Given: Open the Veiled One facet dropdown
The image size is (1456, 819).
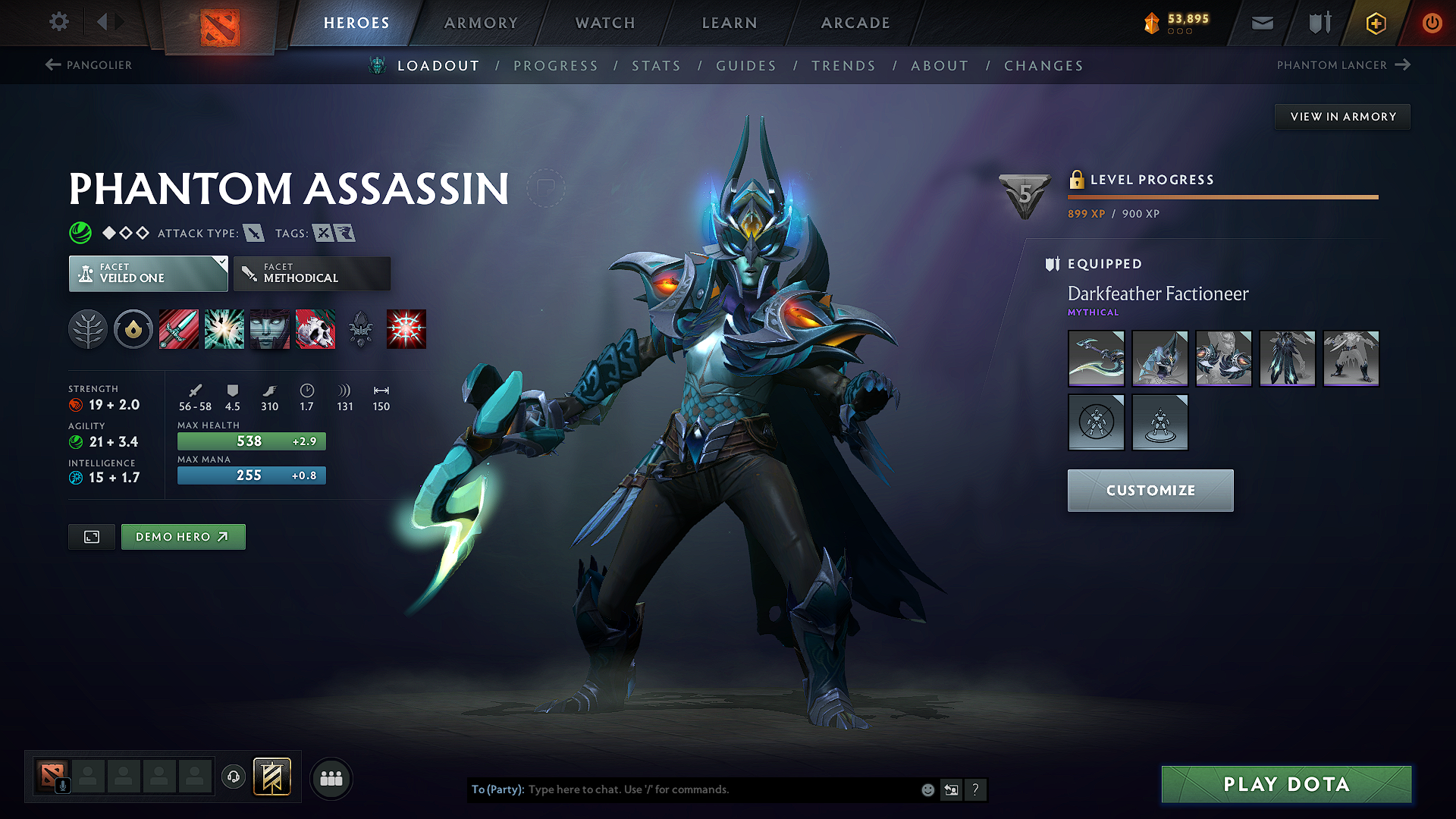Looking at the screenshot, I should click(148, 273).
